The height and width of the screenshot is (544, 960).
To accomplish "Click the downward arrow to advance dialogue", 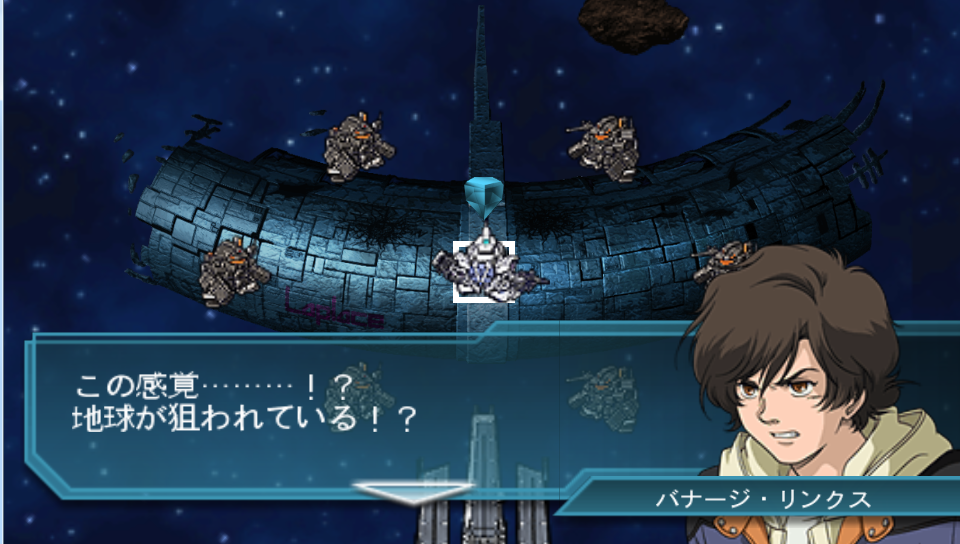I will pos(411,492).
